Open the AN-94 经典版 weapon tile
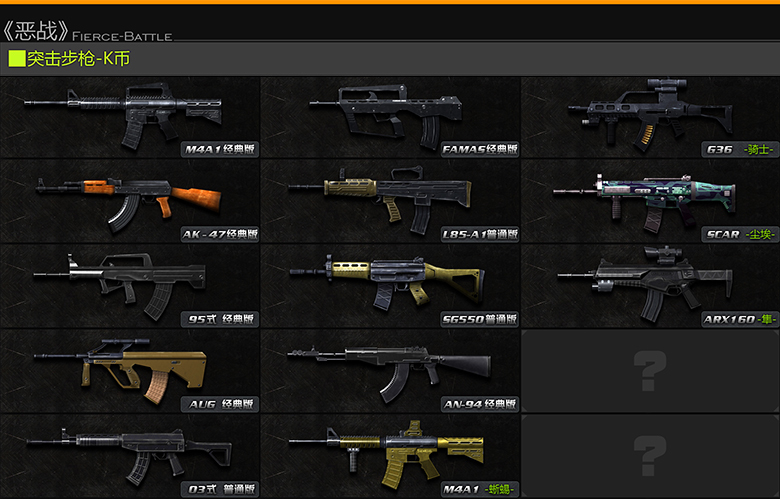The image size is (780, 499). click(x=390, y=371)
